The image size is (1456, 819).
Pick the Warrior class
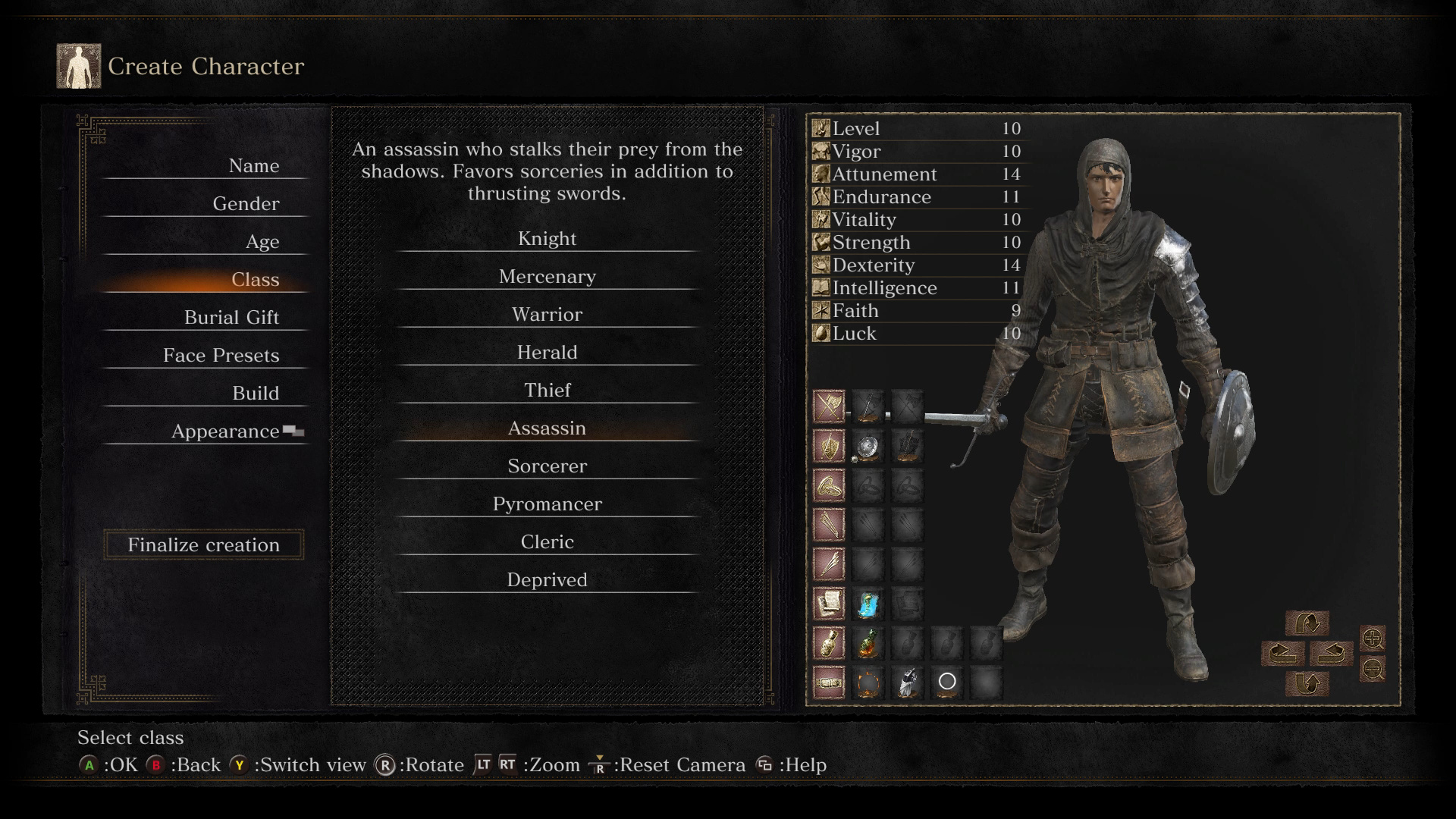point(547,315)
